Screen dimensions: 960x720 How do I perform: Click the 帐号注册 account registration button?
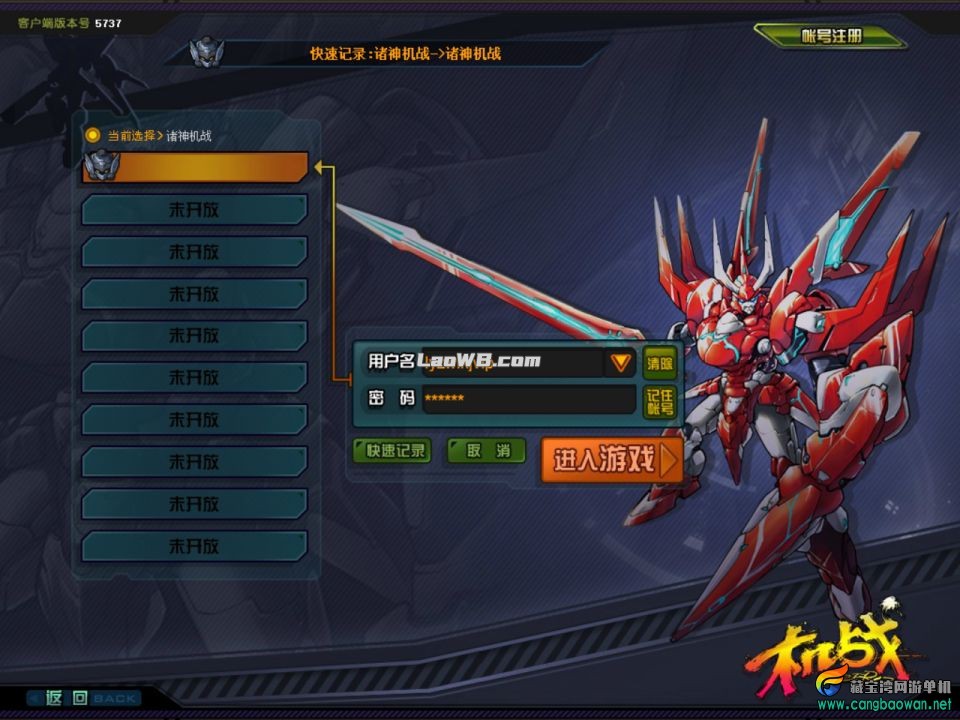tap(830, 36)
